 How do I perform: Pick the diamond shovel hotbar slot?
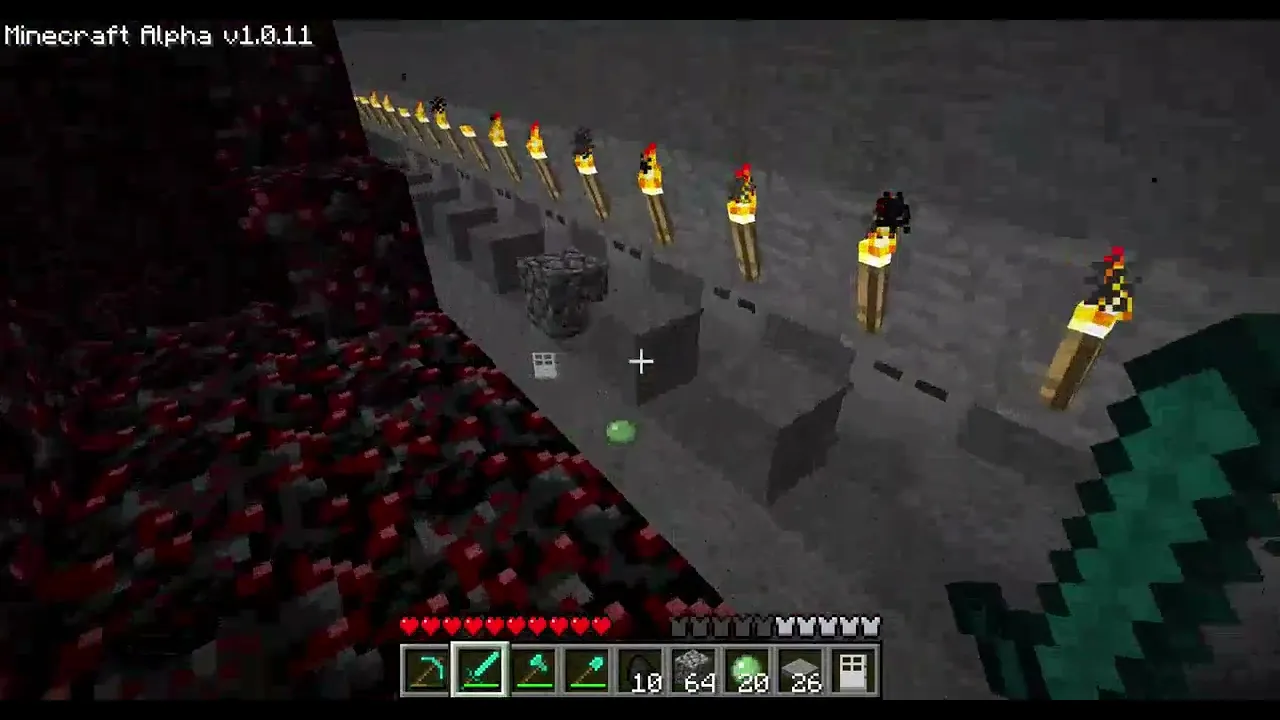[x=587, y=669]
